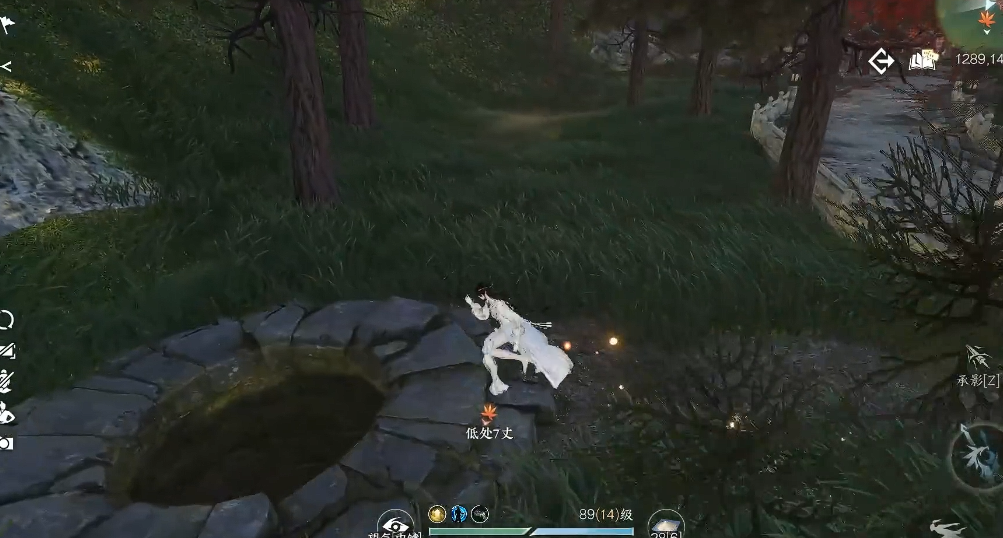Open the journal book icon

pyautogui.click(x=922, y=61)
